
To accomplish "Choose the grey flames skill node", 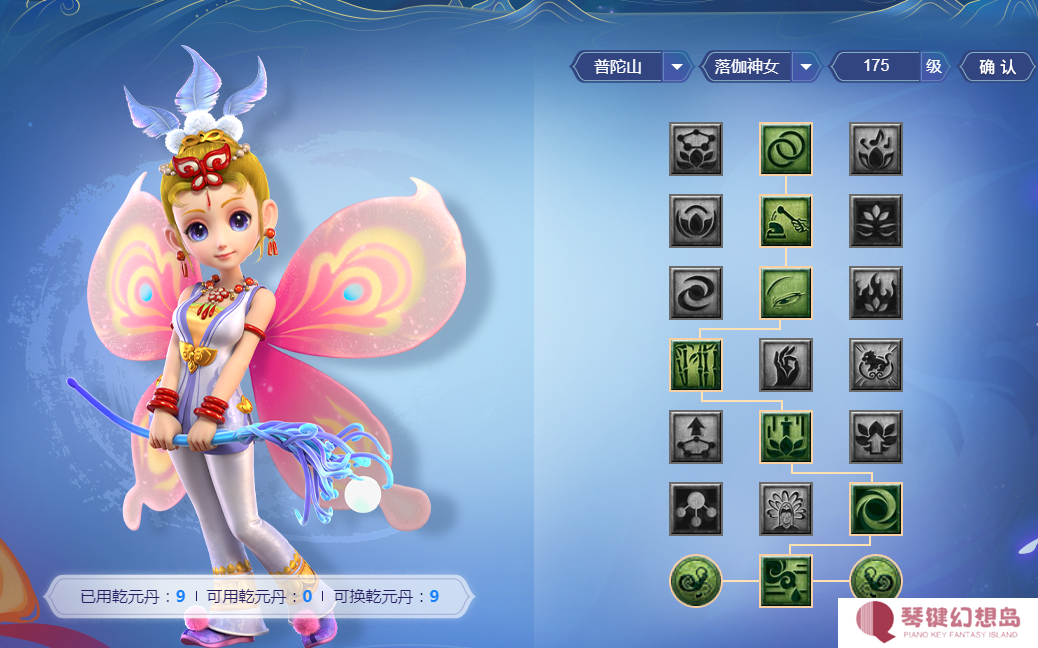I will pos(876,293).
